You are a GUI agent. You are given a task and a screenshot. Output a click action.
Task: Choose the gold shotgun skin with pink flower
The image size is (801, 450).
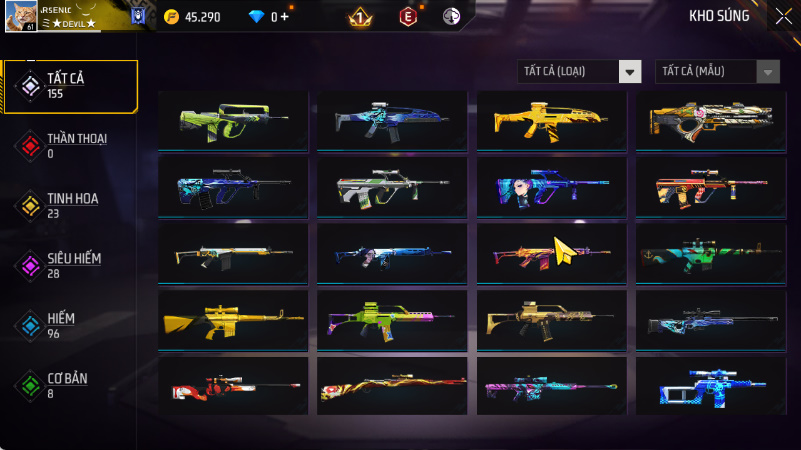click(710, 121)
